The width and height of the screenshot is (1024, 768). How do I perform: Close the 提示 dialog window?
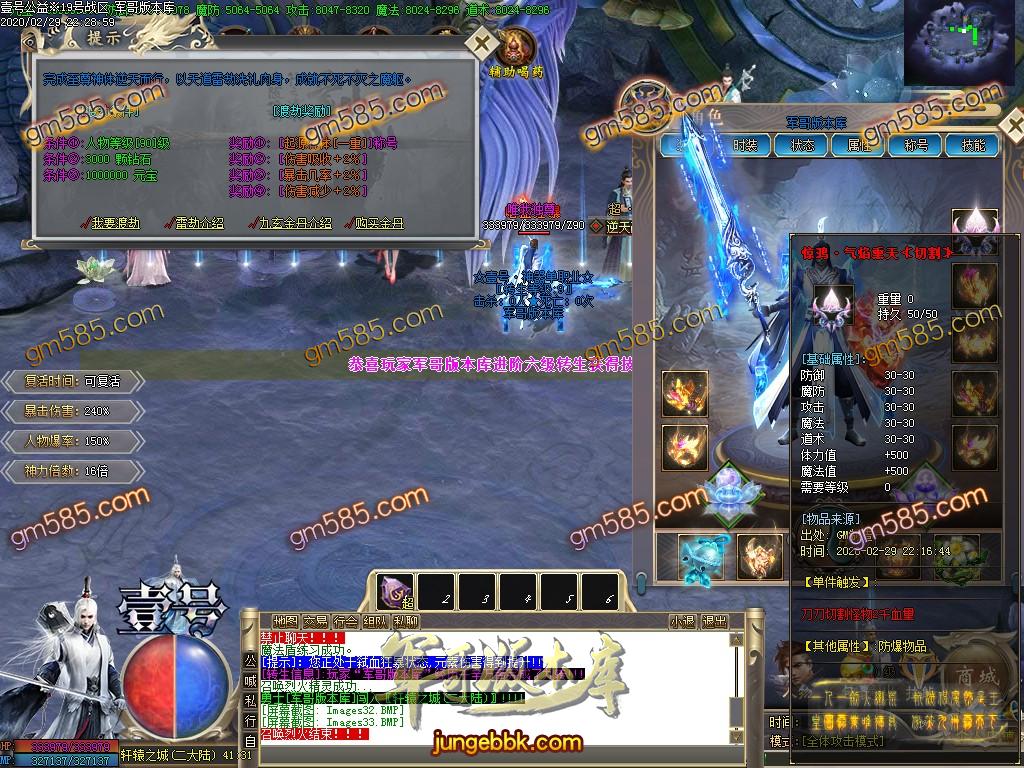click(x=482, y=44)
